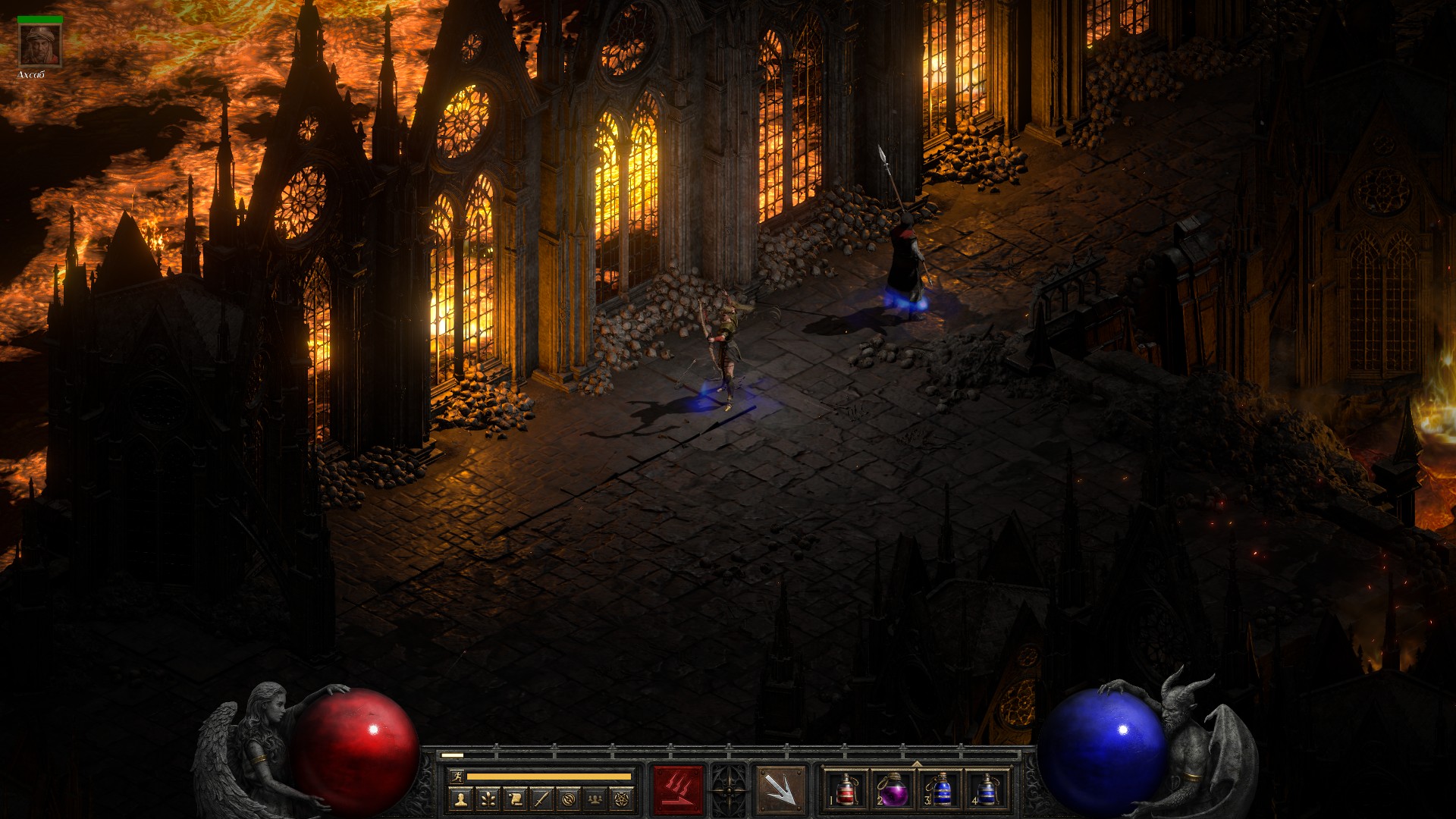Select the red left-click skill icon
Image resolution: width=1456 pixels, height=819 pixels.
678,790
